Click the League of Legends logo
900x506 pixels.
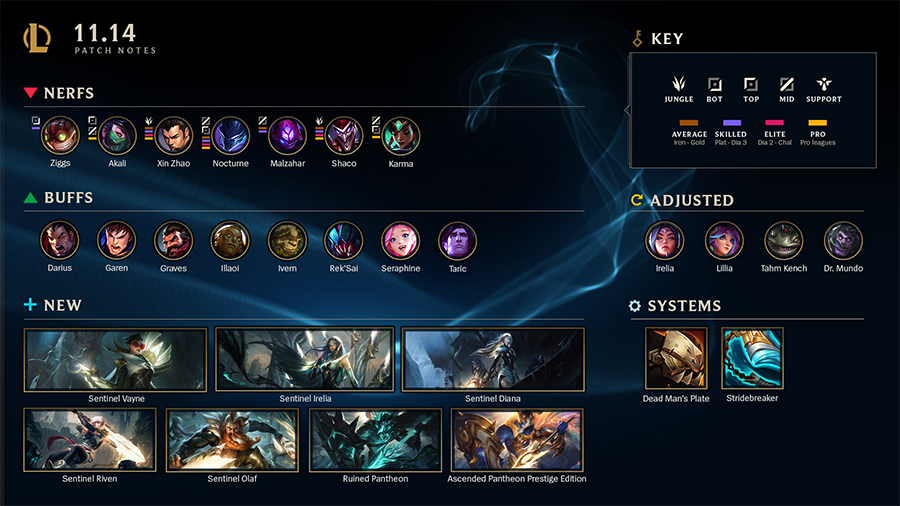tap(38, 39)
